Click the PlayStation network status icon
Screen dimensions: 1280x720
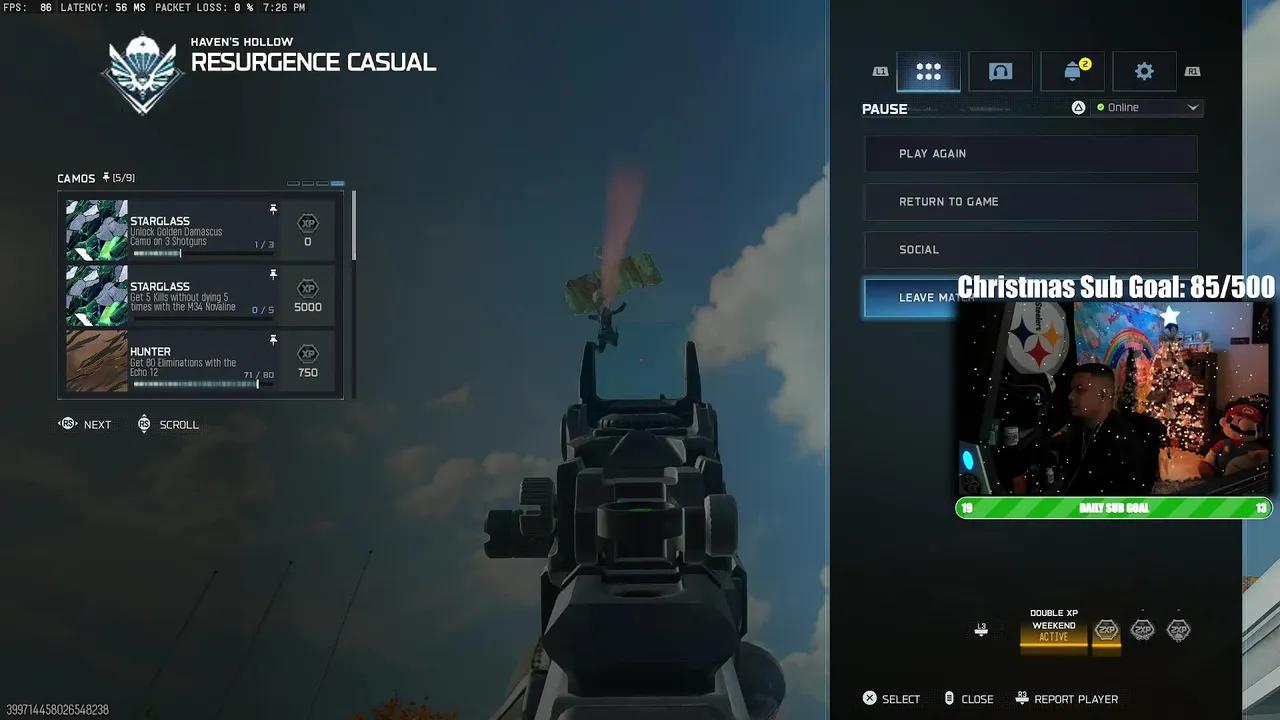(x=1078, y=107)
